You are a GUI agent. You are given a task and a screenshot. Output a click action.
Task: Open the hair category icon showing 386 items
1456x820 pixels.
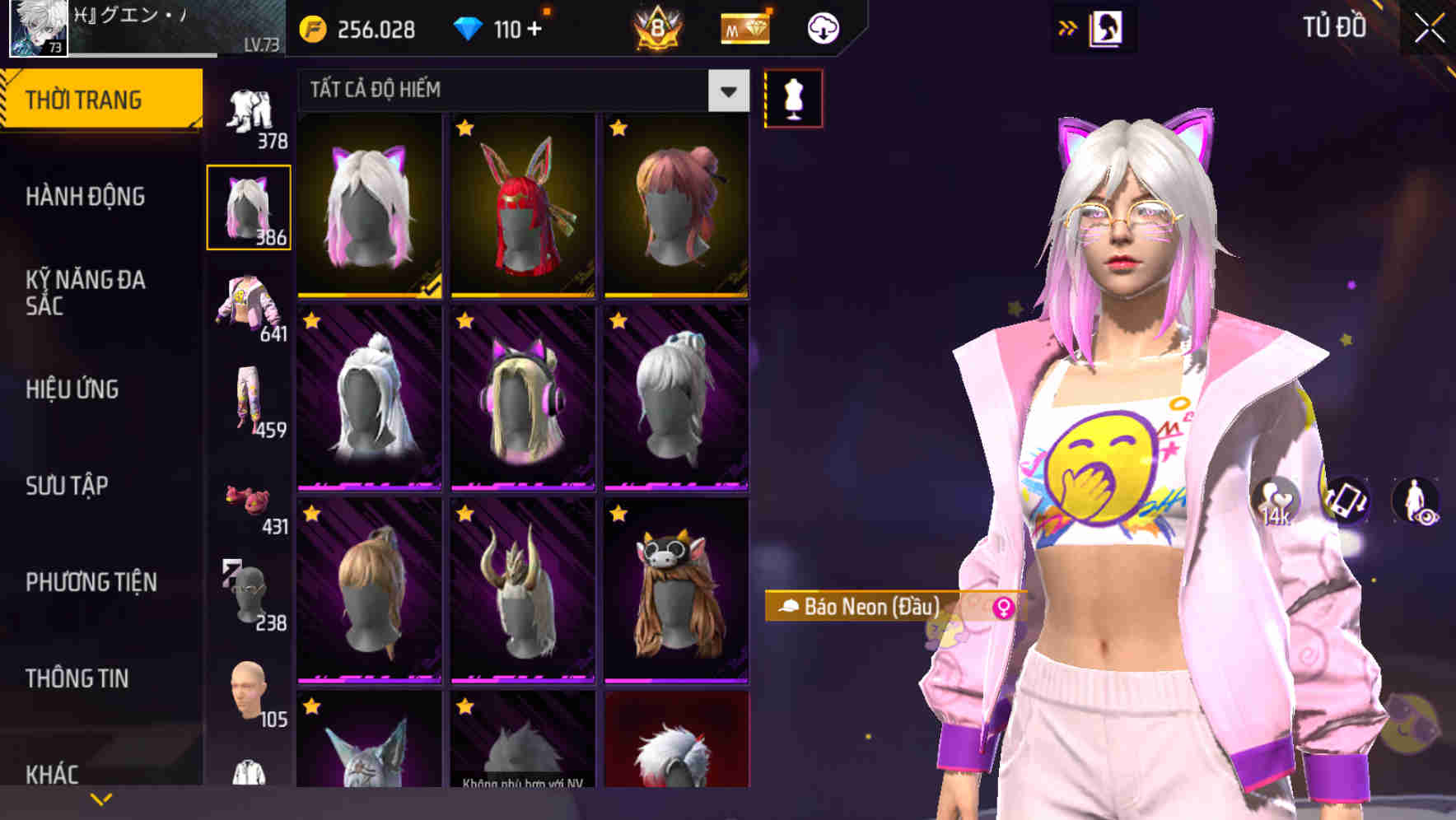coord(250,206)
